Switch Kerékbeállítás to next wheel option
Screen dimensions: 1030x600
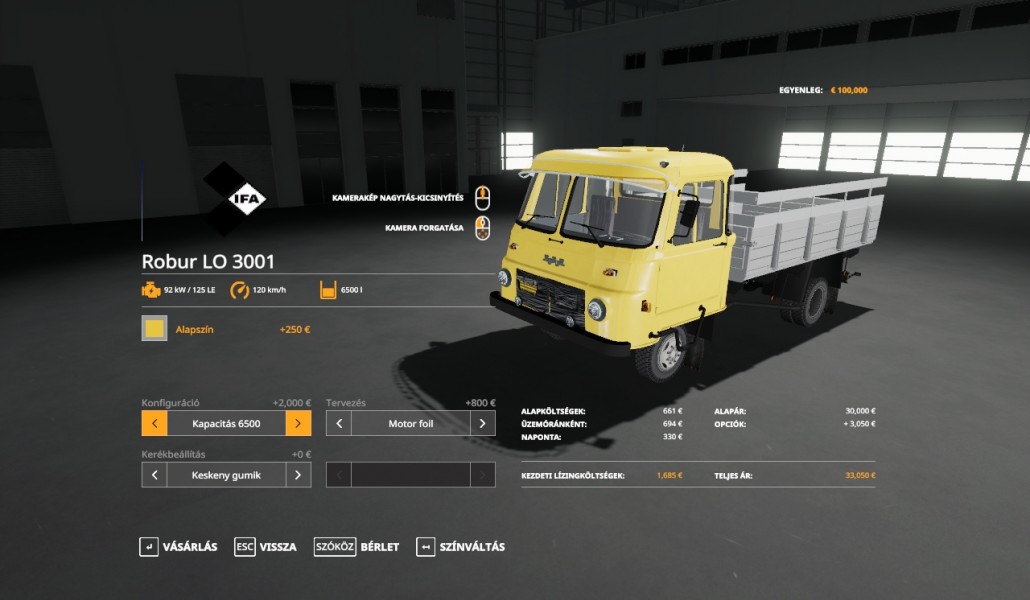coord(298,475)
